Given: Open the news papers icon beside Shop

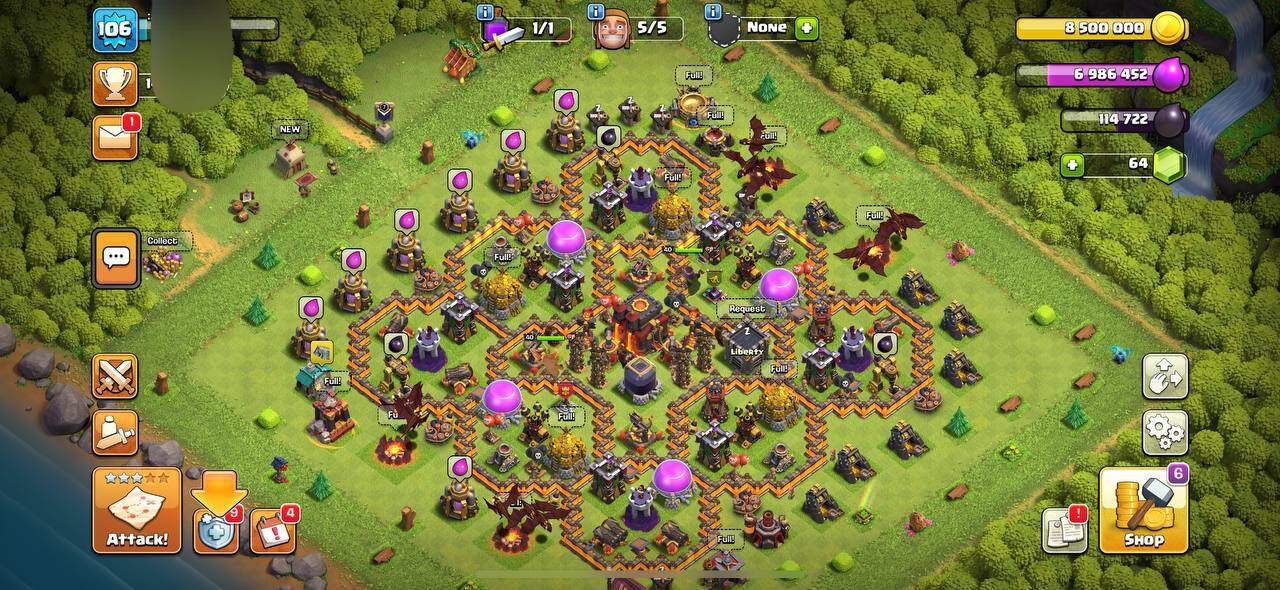Looking at the screenshot, I should point(1064,531).
